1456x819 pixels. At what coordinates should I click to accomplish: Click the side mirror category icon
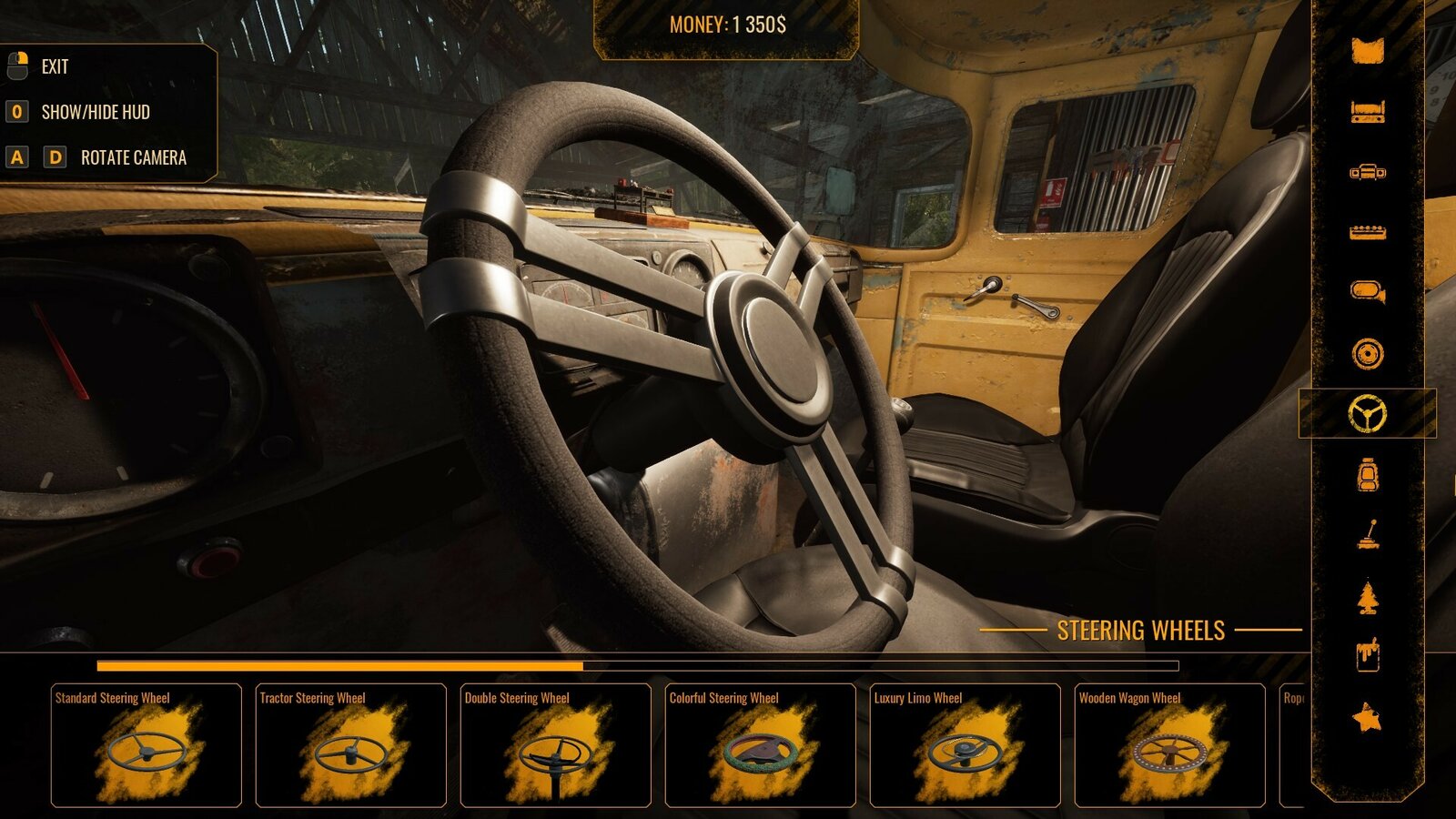tap(1367, 291)
